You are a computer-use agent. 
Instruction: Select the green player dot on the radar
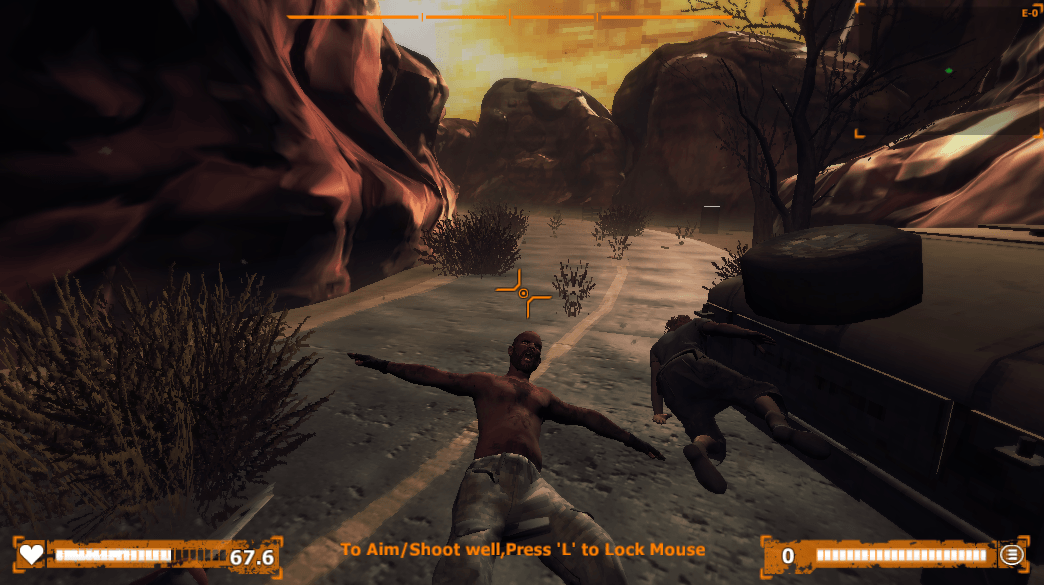tap(948, 71)
